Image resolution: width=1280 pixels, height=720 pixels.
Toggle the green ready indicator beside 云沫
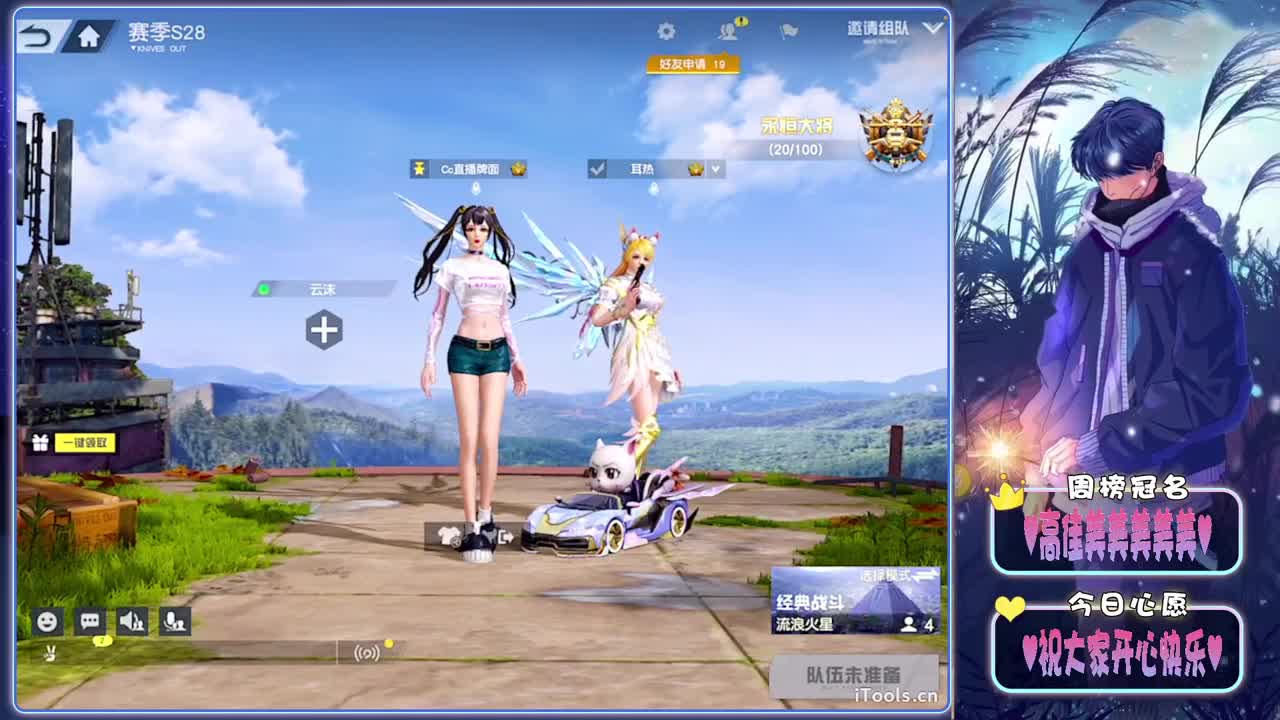[266, 289]
